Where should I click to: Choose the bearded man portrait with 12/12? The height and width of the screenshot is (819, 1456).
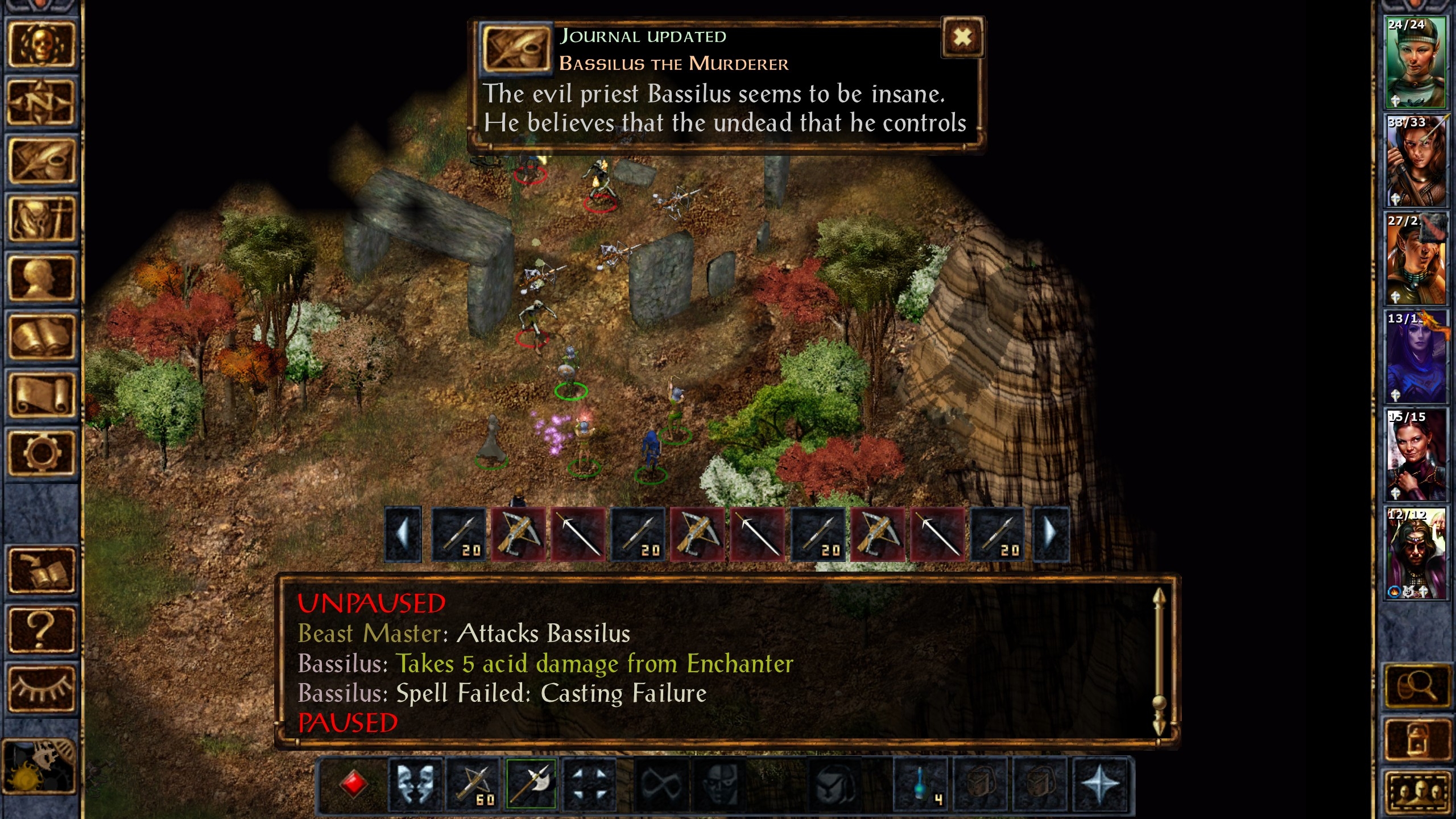tap(1415, 553)
